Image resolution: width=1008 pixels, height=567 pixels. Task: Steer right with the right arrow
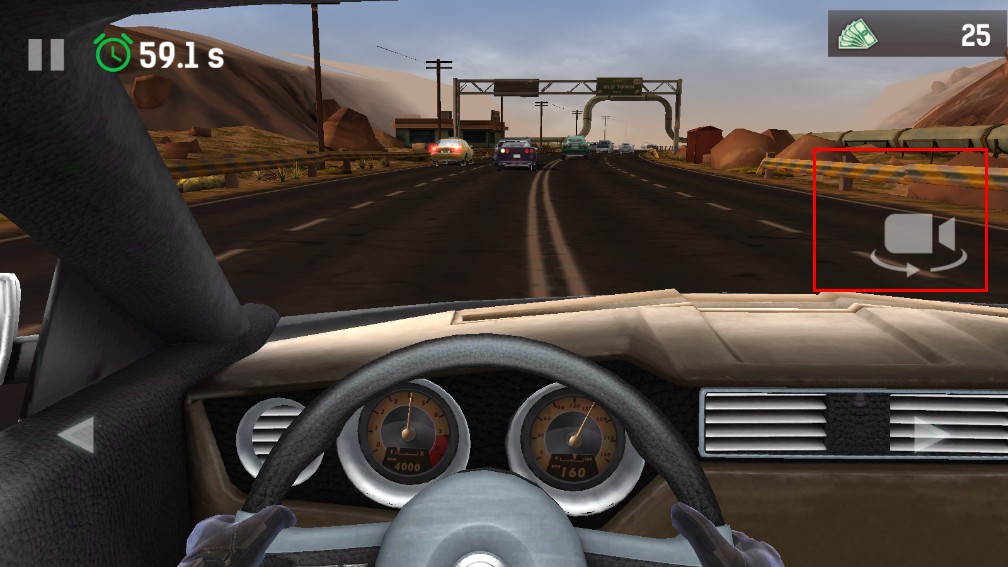tap(931, 435)
